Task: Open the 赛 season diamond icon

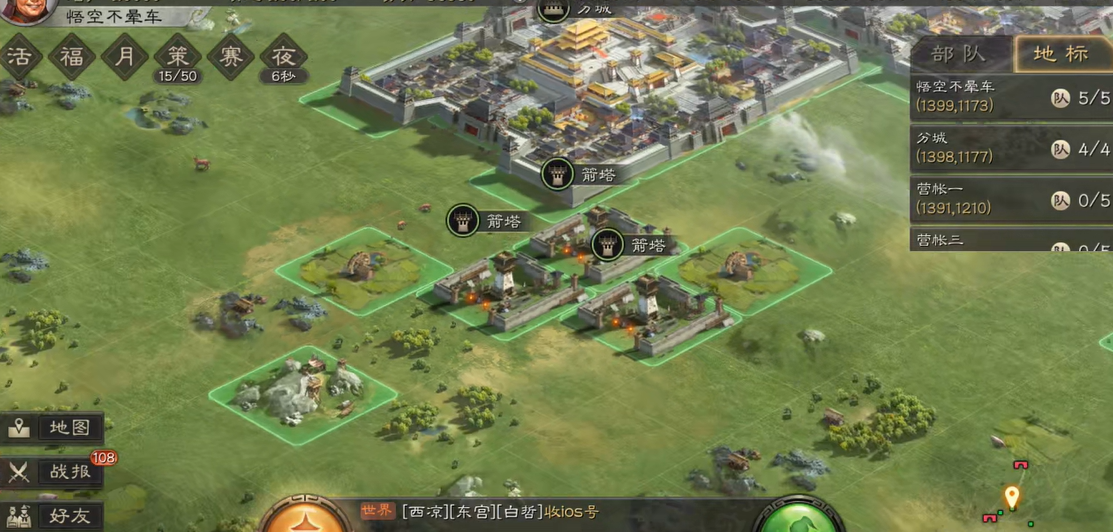Action: point(231,56)
